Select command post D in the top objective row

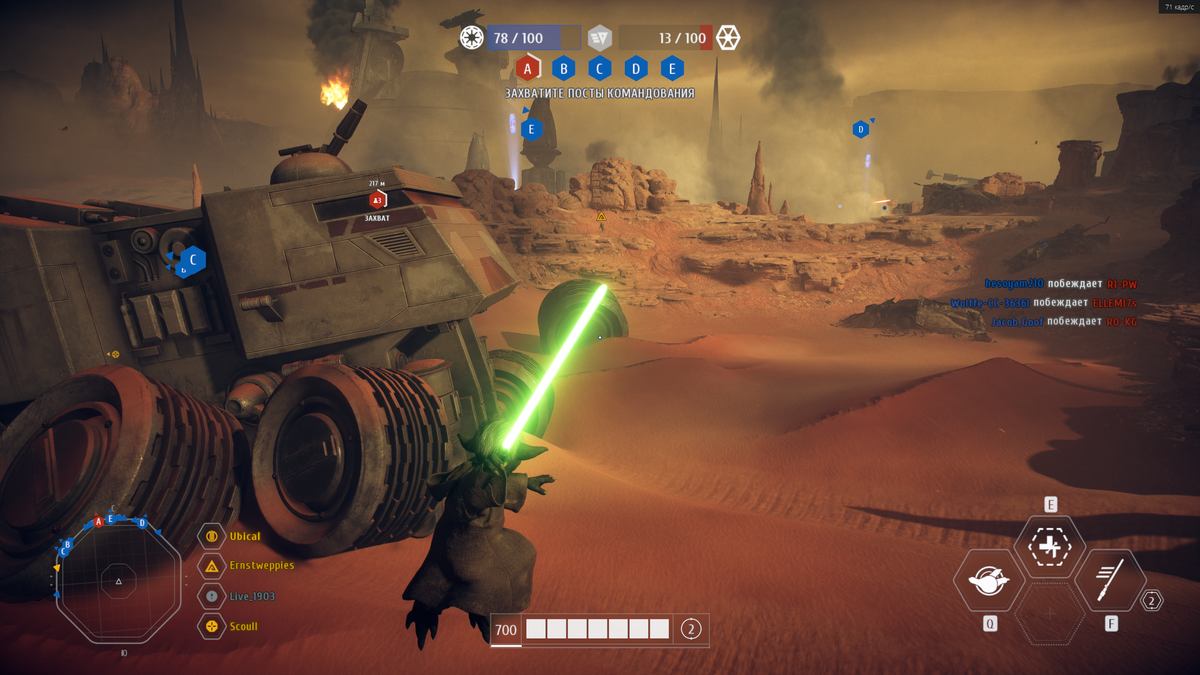636,68
